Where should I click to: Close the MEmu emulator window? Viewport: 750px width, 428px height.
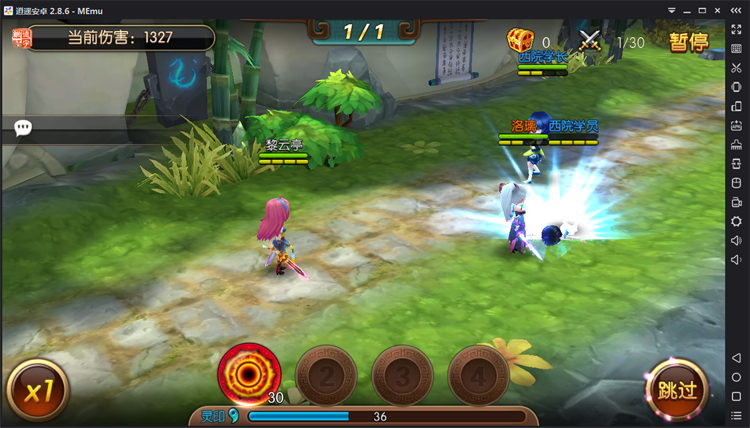coord(738,9)
